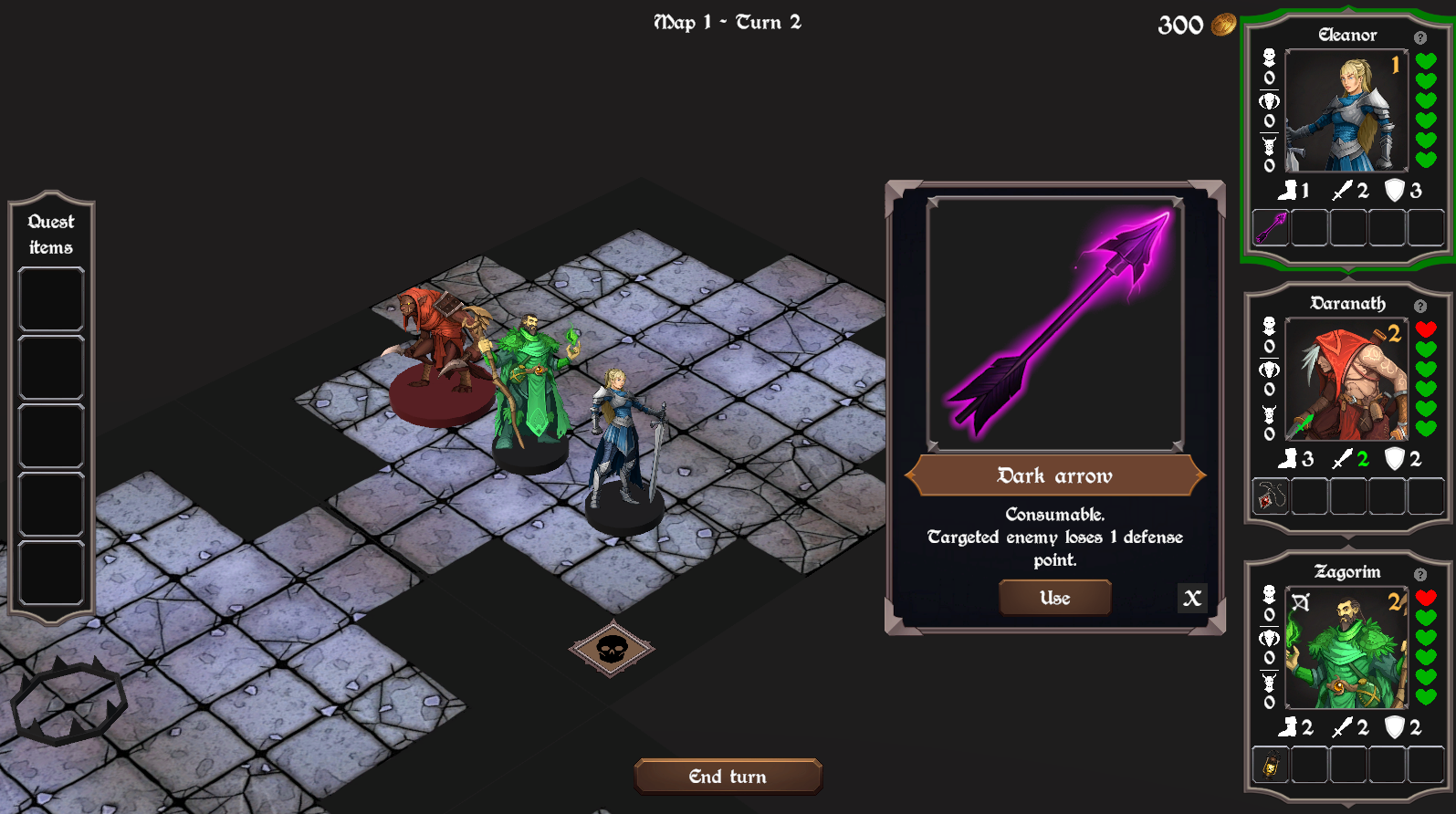End the current turn
Screen dimensions: 1456x814
[728, 777]
